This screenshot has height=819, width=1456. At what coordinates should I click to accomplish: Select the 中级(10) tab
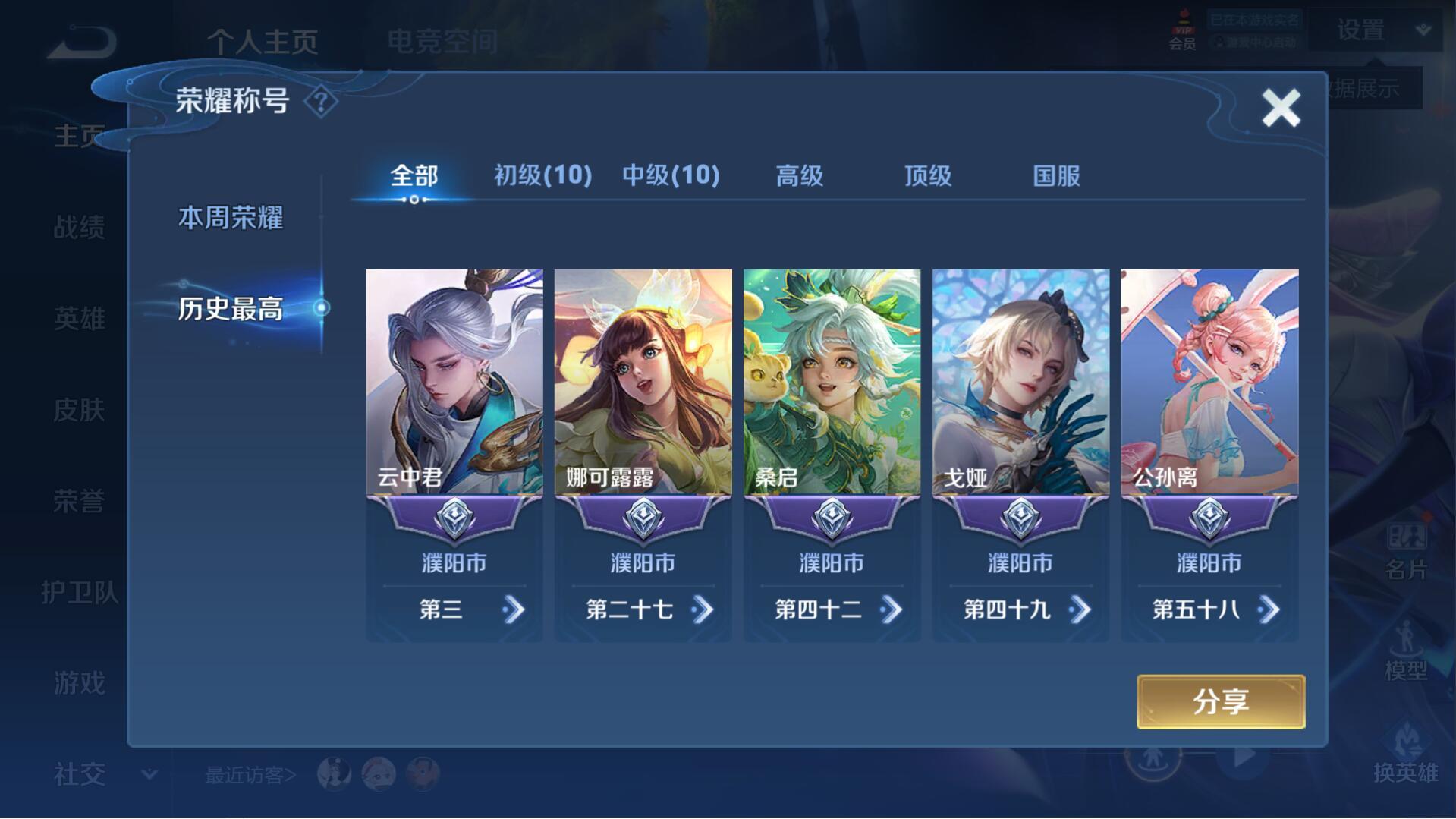(671, 176)
